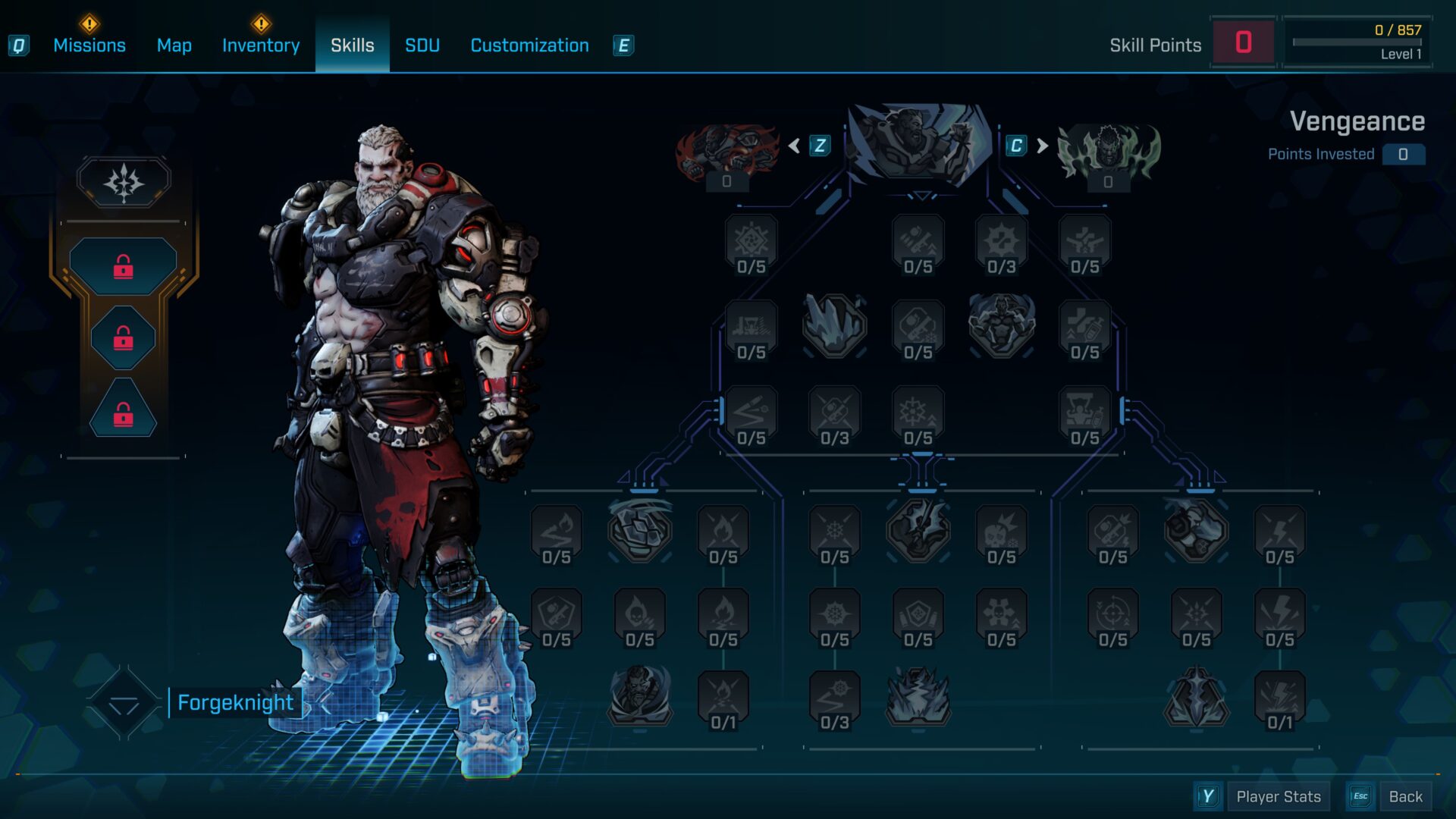This screenshot has width=1456, height=819.
Task: Click the right arrow to cycle skill trees
Action: pos(1043,146)
